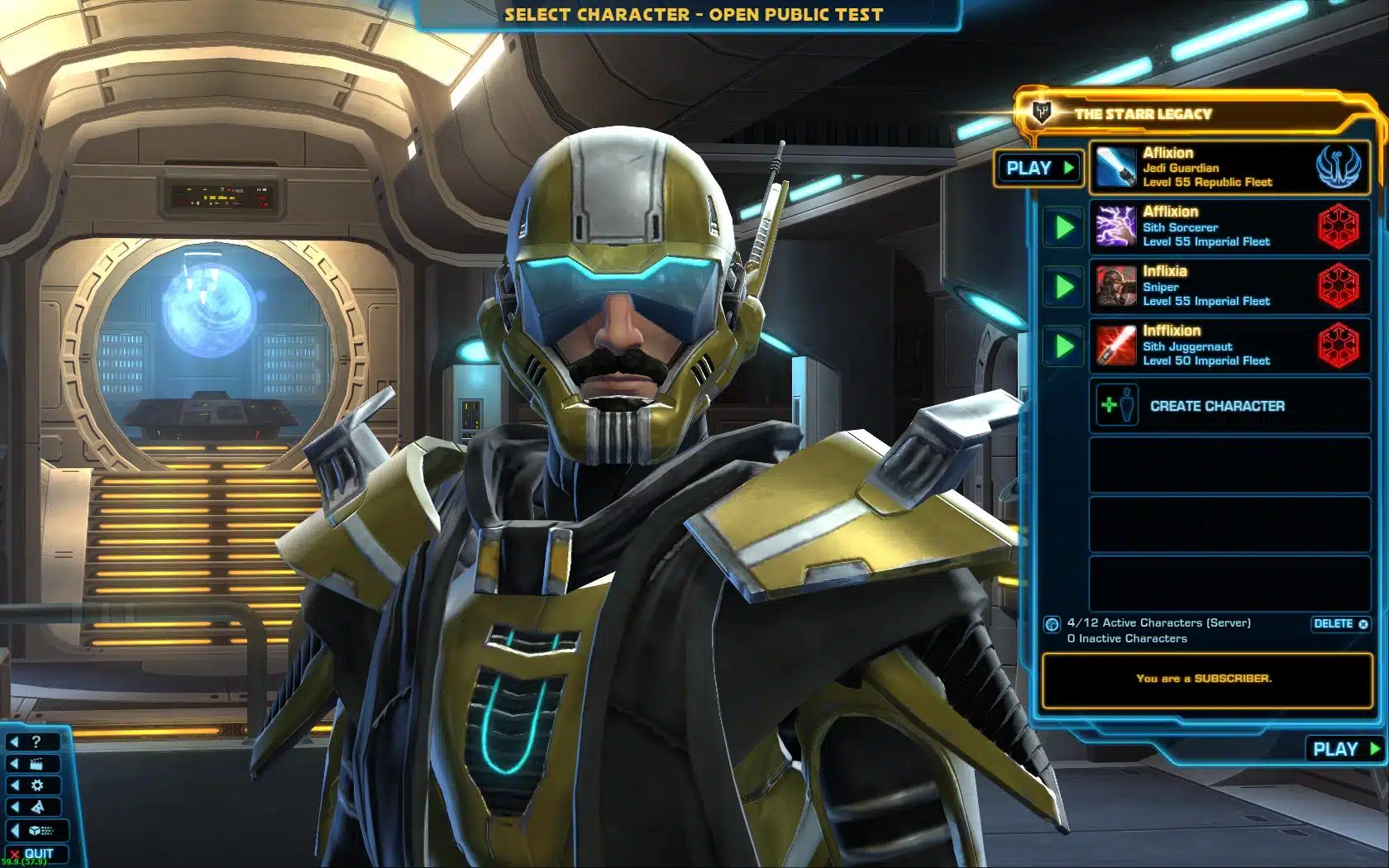The width and height of the screenshot is (1389, 868).
Task: Play as Afflixion using green arrow
Action: (1064, 227)
